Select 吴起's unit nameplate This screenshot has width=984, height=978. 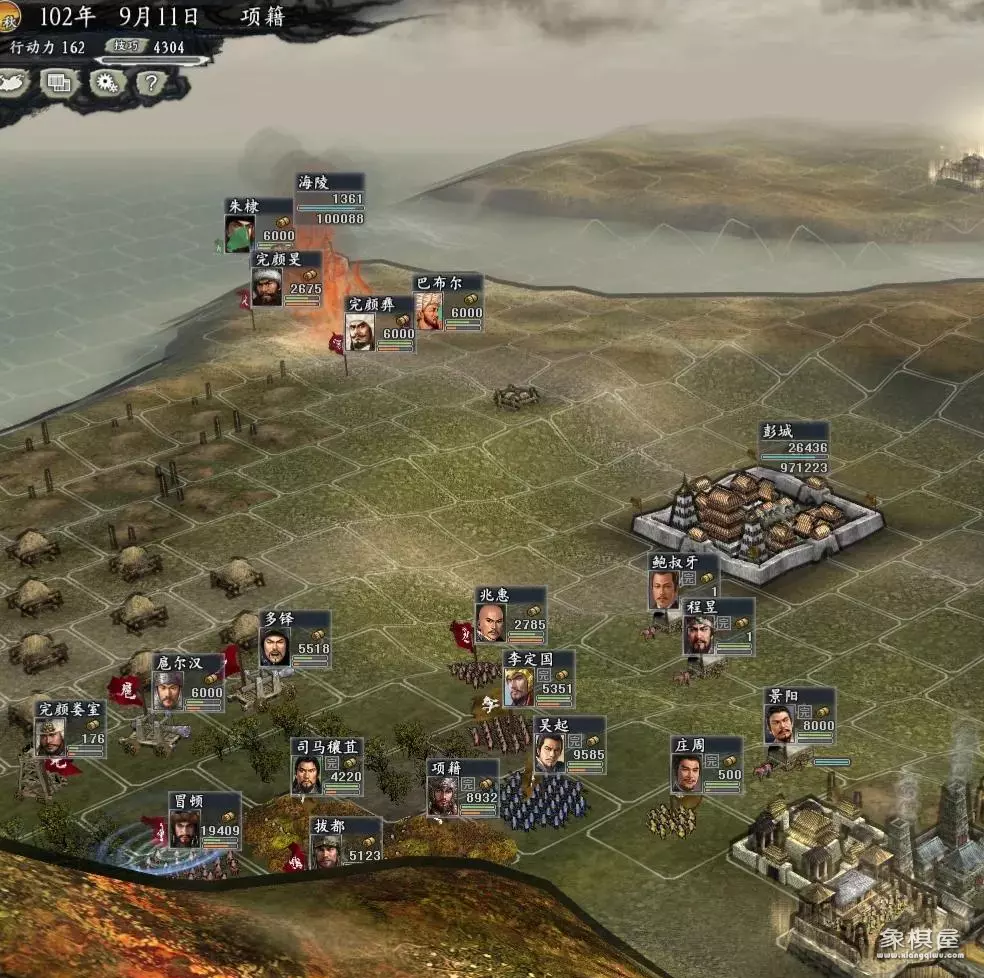tap(568, 745)
